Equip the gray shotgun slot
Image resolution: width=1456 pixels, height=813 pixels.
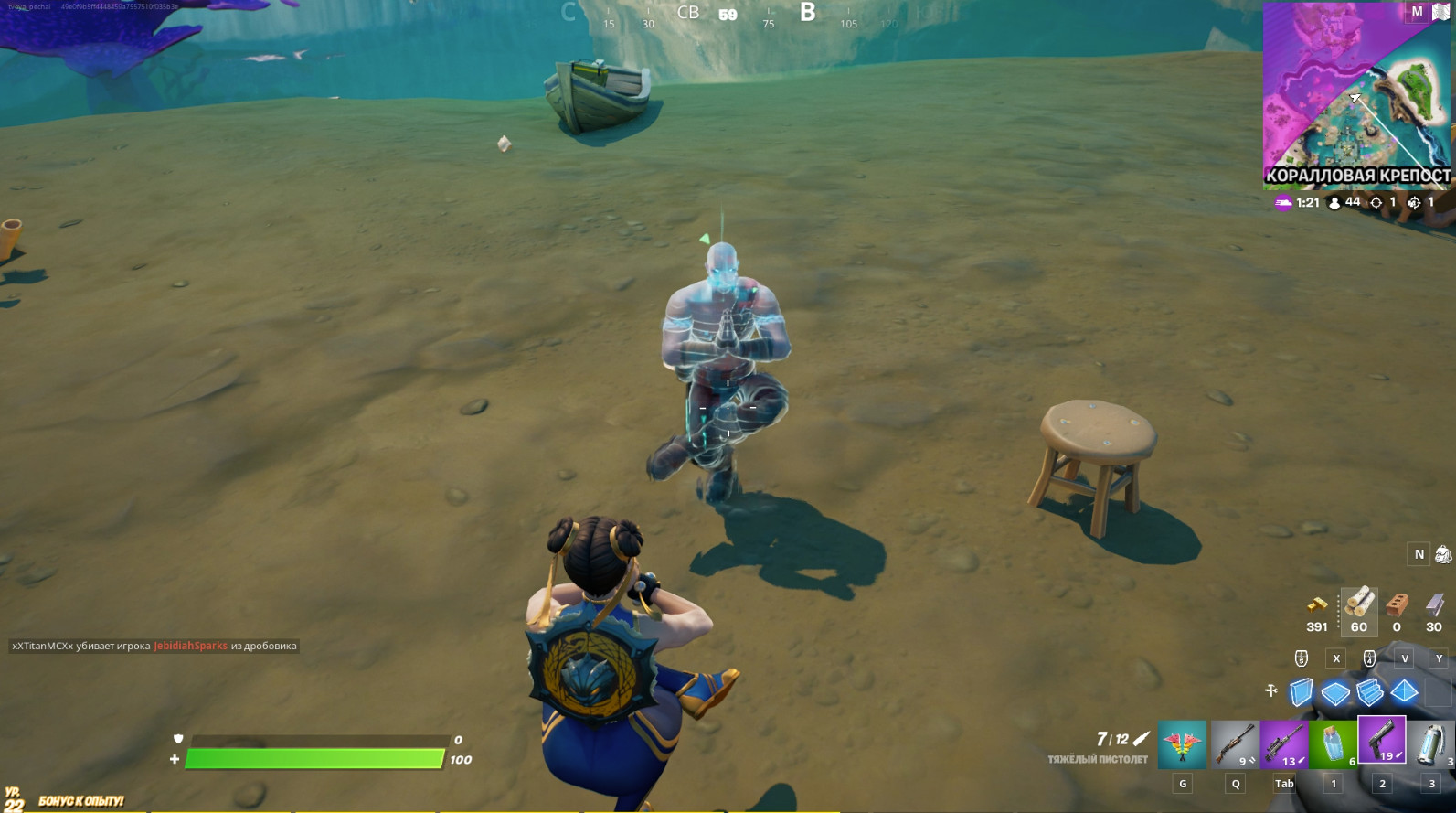pos(1235,743)
